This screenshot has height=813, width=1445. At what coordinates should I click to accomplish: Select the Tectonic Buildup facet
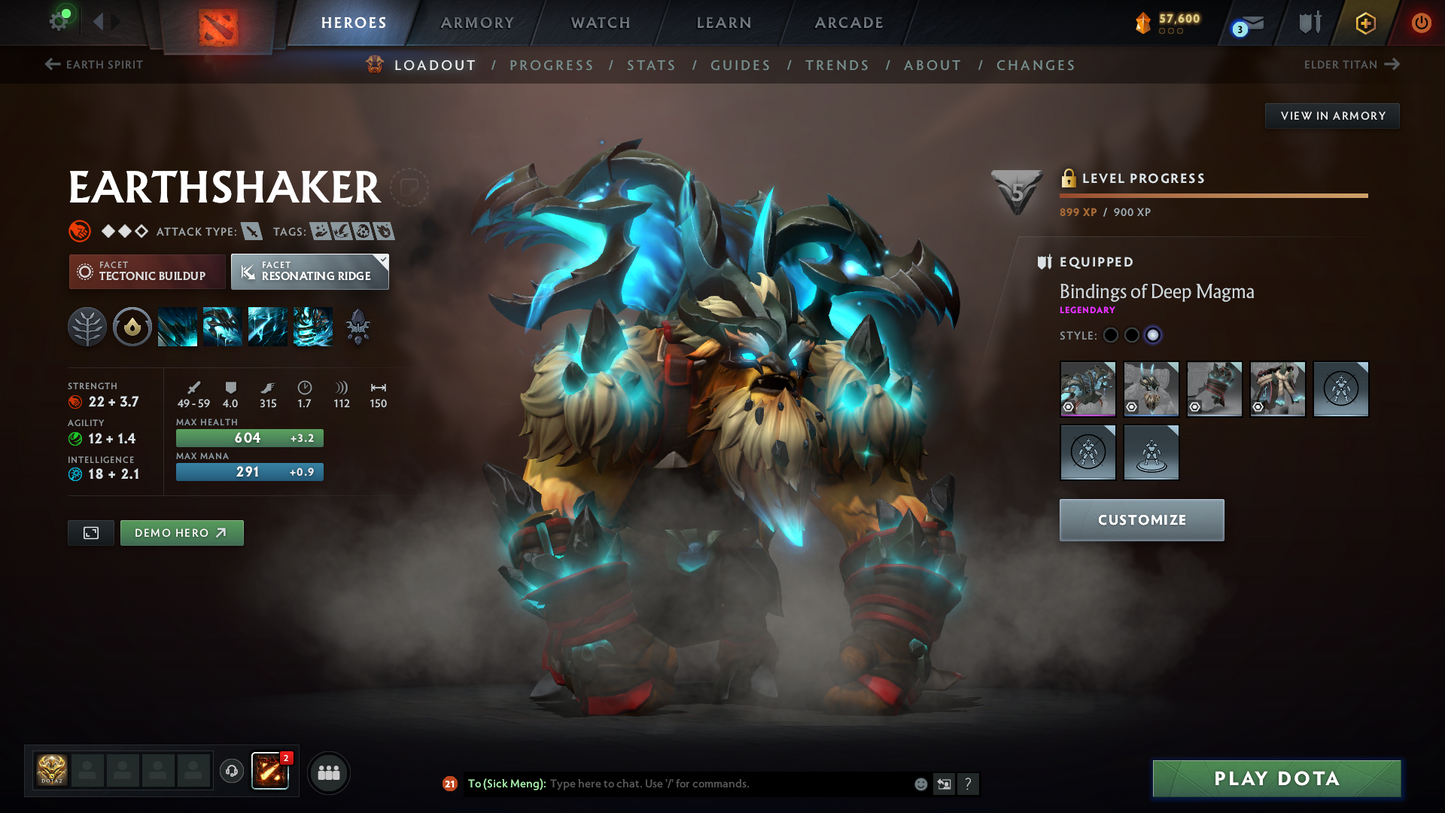146,271
